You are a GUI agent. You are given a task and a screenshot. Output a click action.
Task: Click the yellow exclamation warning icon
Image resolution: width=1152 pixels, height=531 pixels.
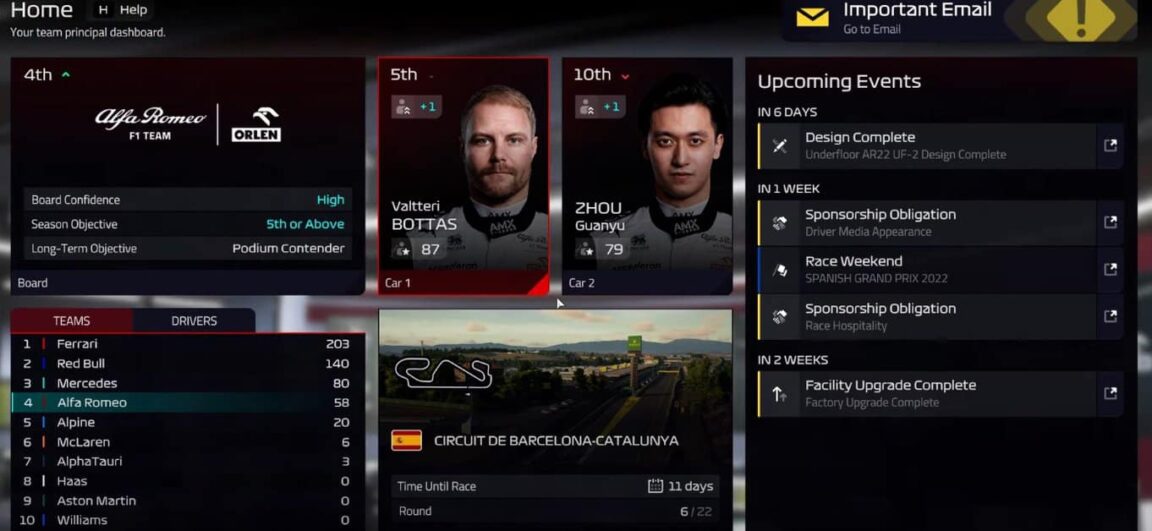(x=1080, y=20)
